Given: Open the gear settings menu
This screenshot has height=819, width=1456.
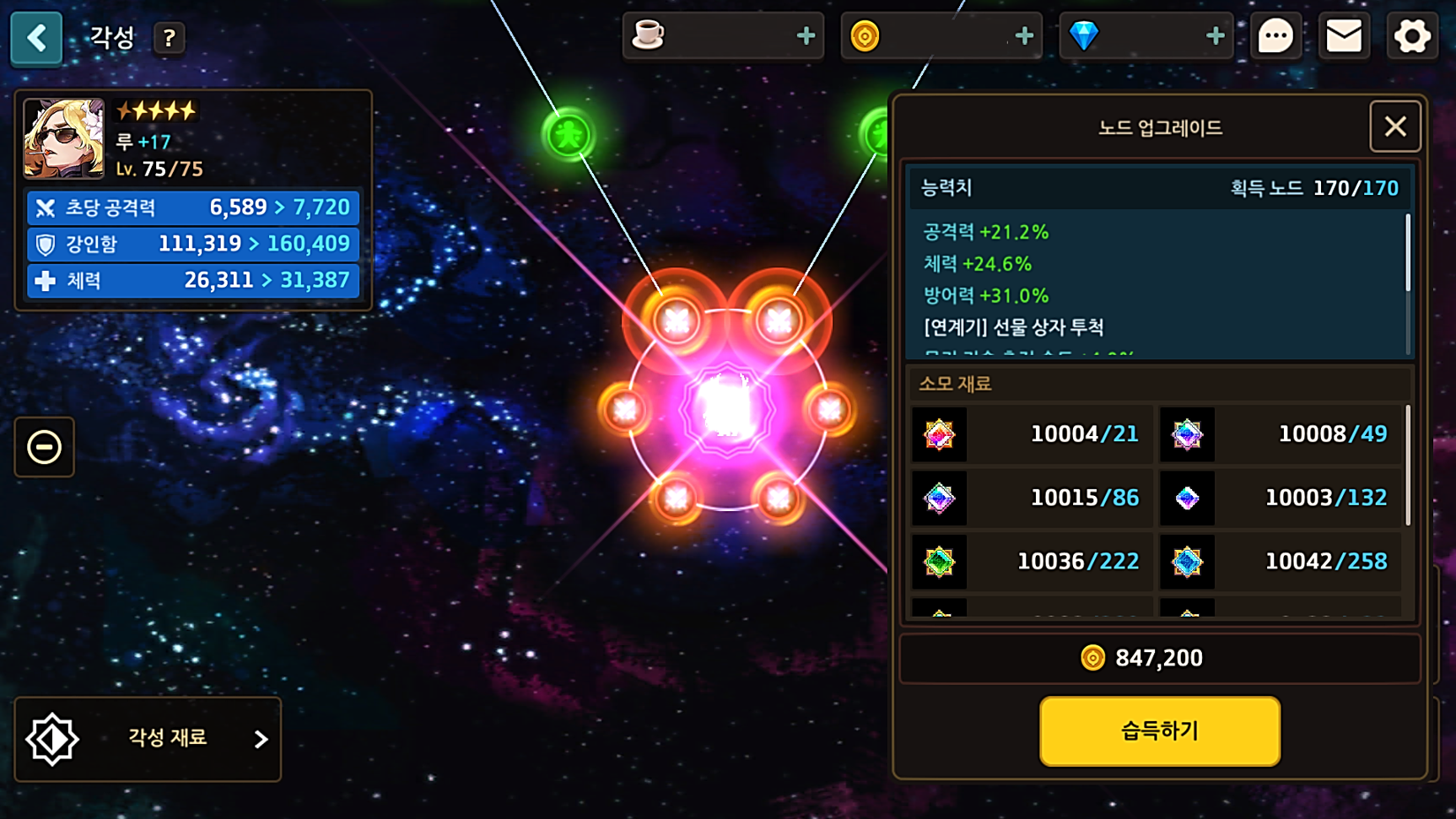Looking at the screenshot, I should pos(1412,37).
